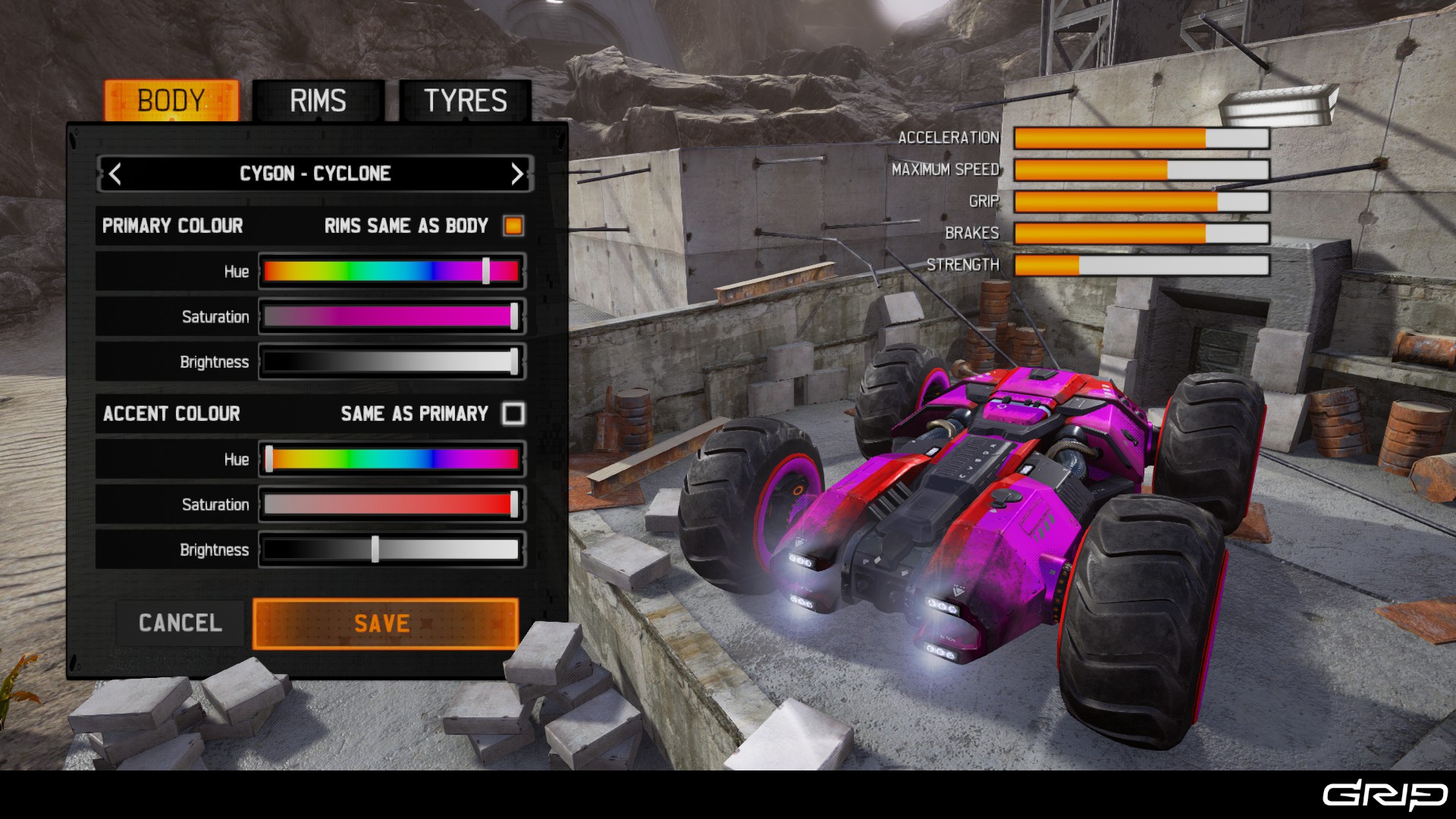The width and height of the screenshot is (1456, 819).
Task: Click the Accent Colour saturation slider
Action: pos(391,505)
